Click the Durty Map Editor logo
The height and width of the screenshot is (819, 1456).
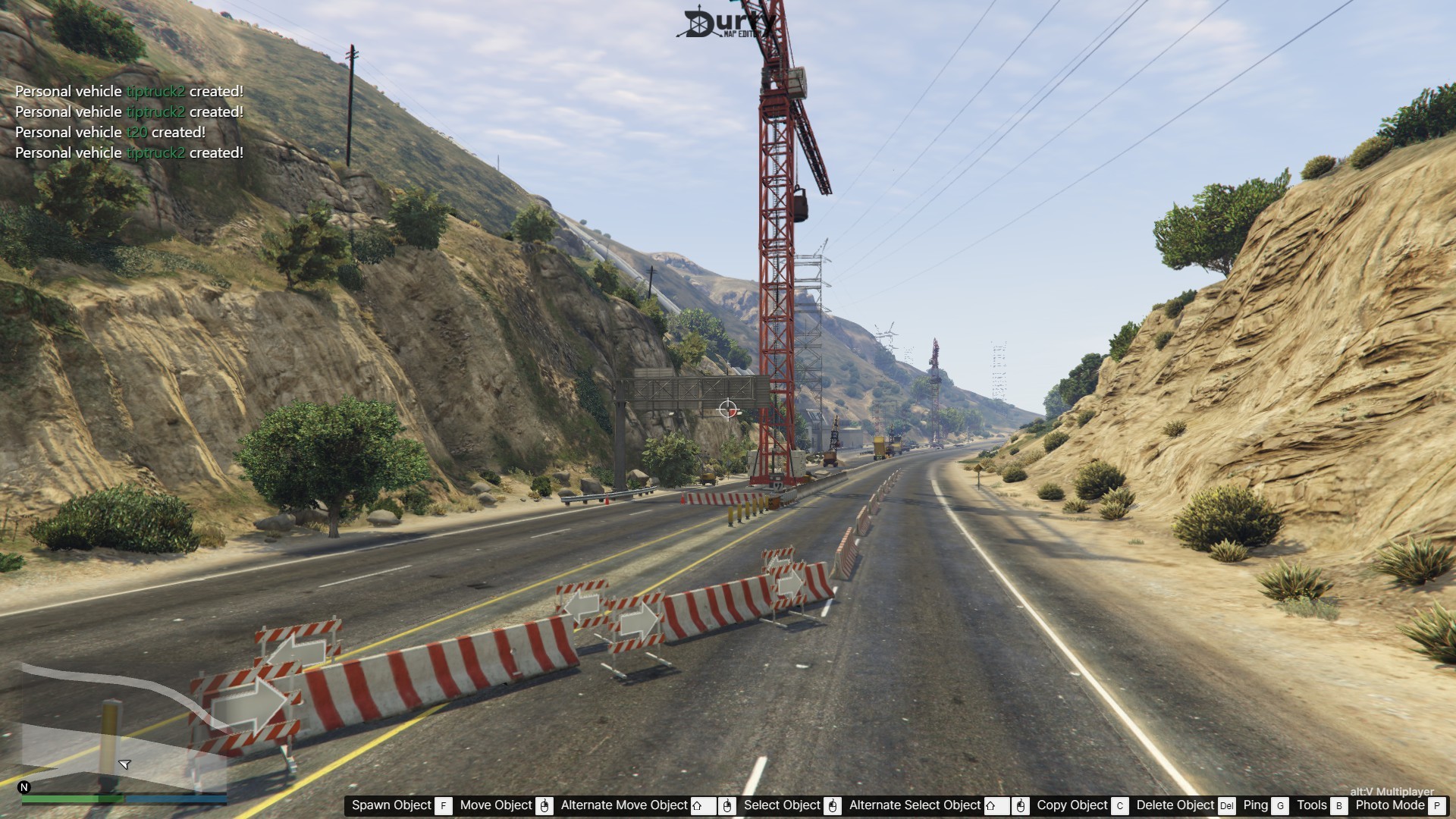click(726, 24)
